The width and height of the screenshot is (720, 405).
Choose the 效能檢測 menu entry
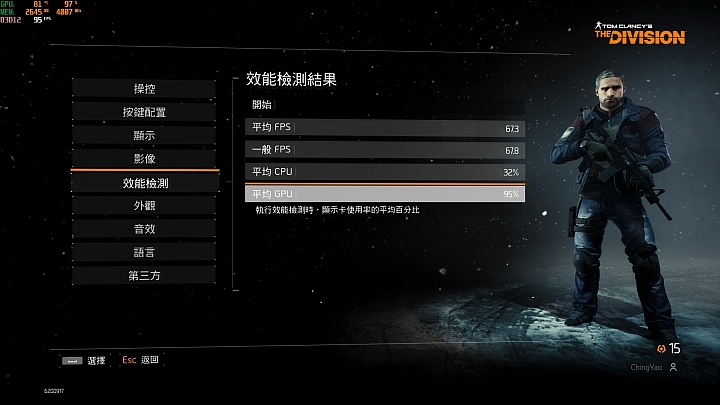coord(144,183)
